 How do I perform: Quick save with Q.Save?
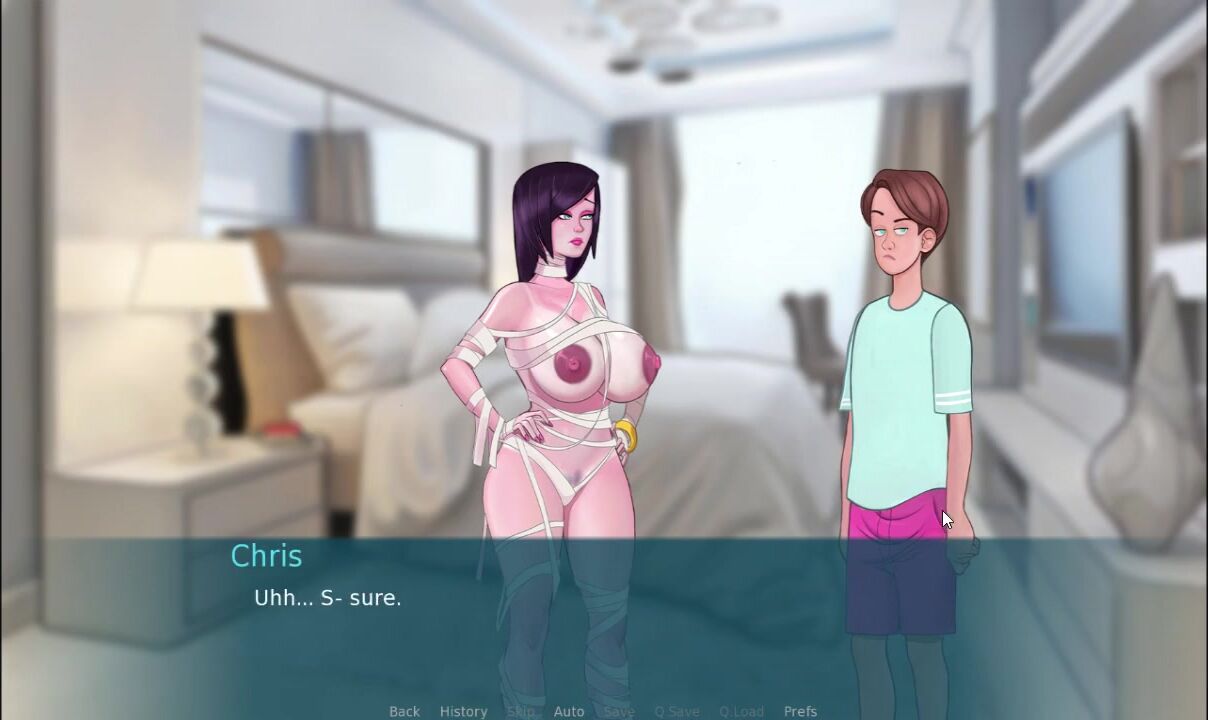(677, 711)
